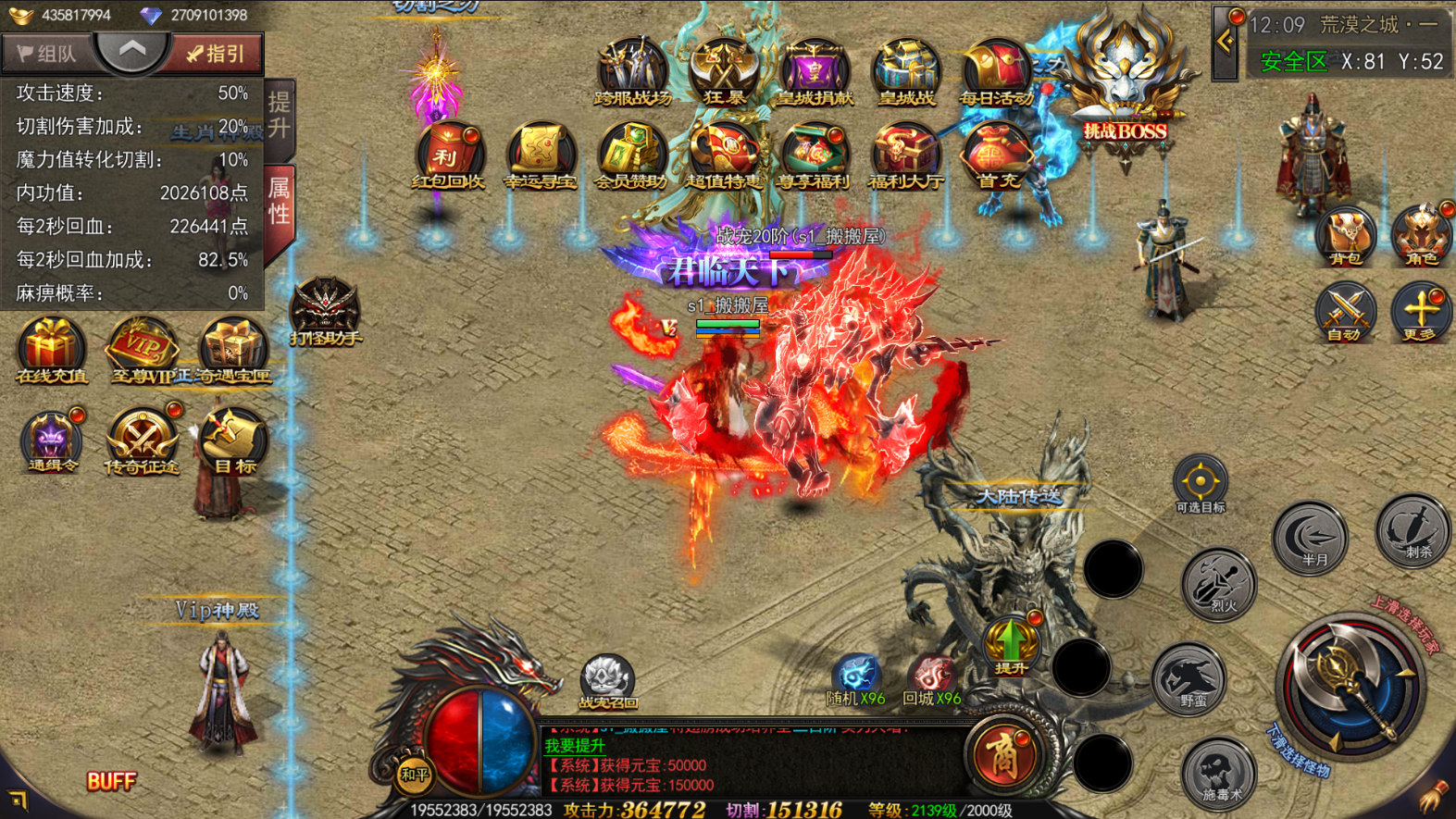
Task: Open the BUFF list
Action: tap(111, 781)
